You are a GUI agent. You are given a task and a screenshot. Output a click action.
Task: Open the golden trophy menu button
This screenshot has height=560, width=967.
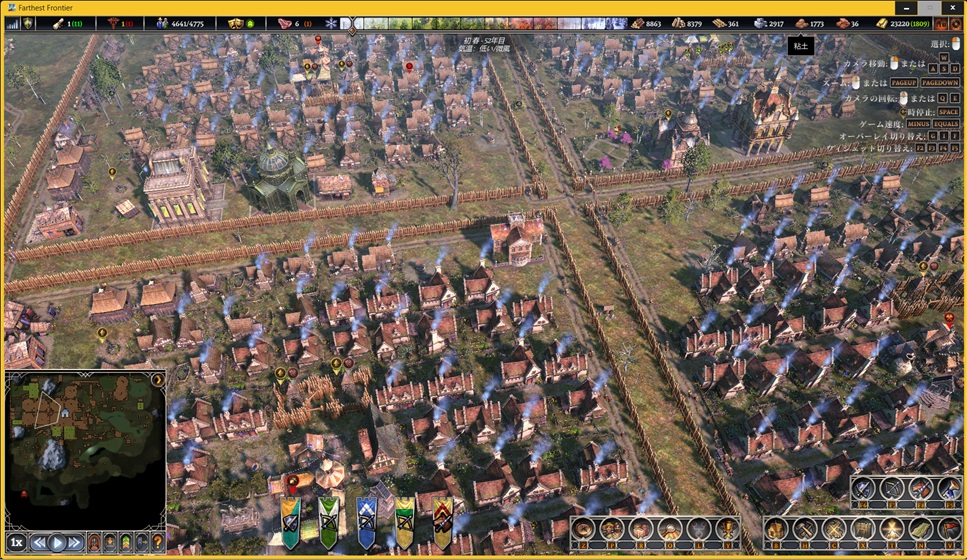[x=727, y=530]
